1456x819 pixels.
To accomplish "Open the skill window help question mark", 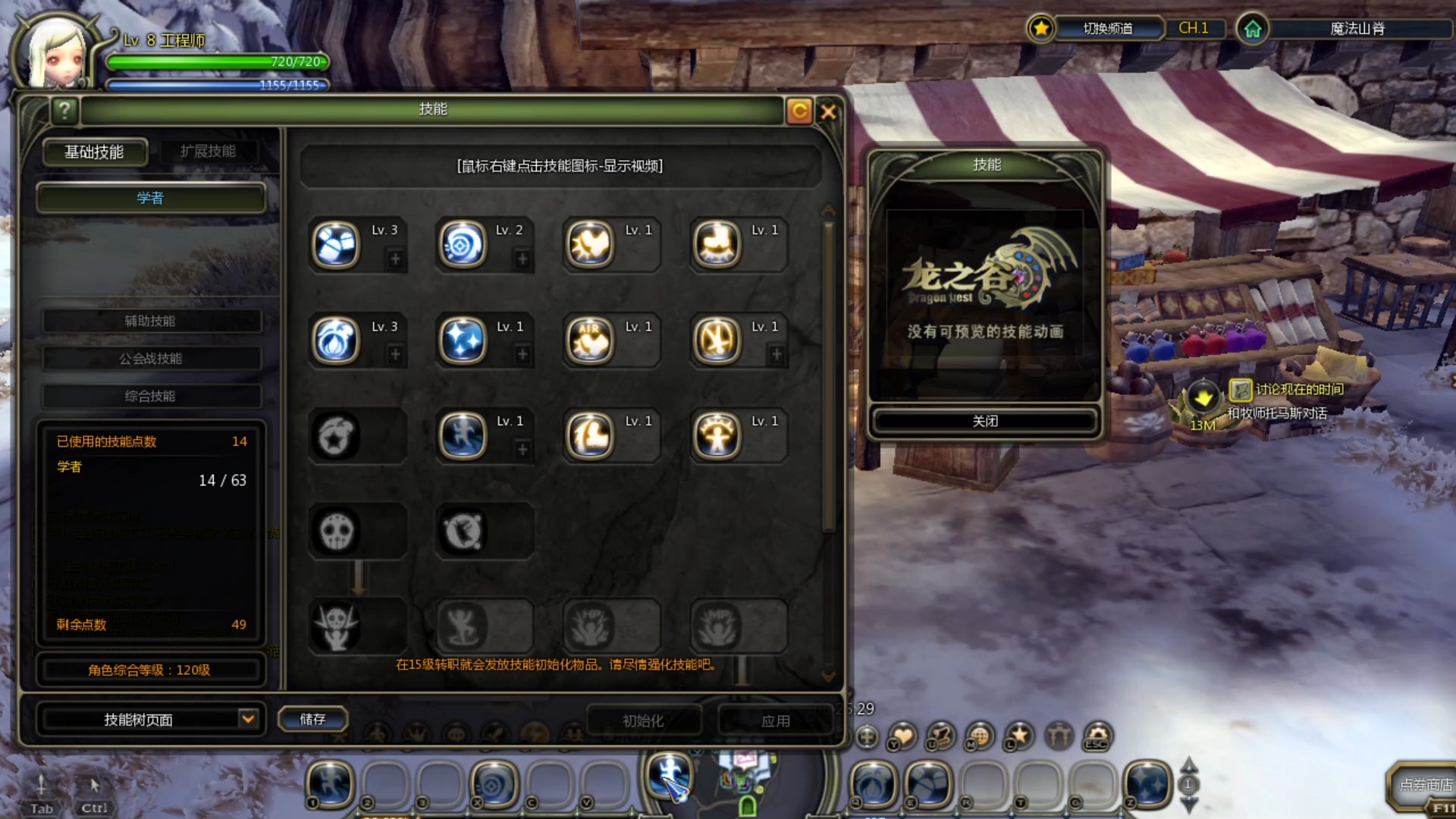I will click(65, 111).
